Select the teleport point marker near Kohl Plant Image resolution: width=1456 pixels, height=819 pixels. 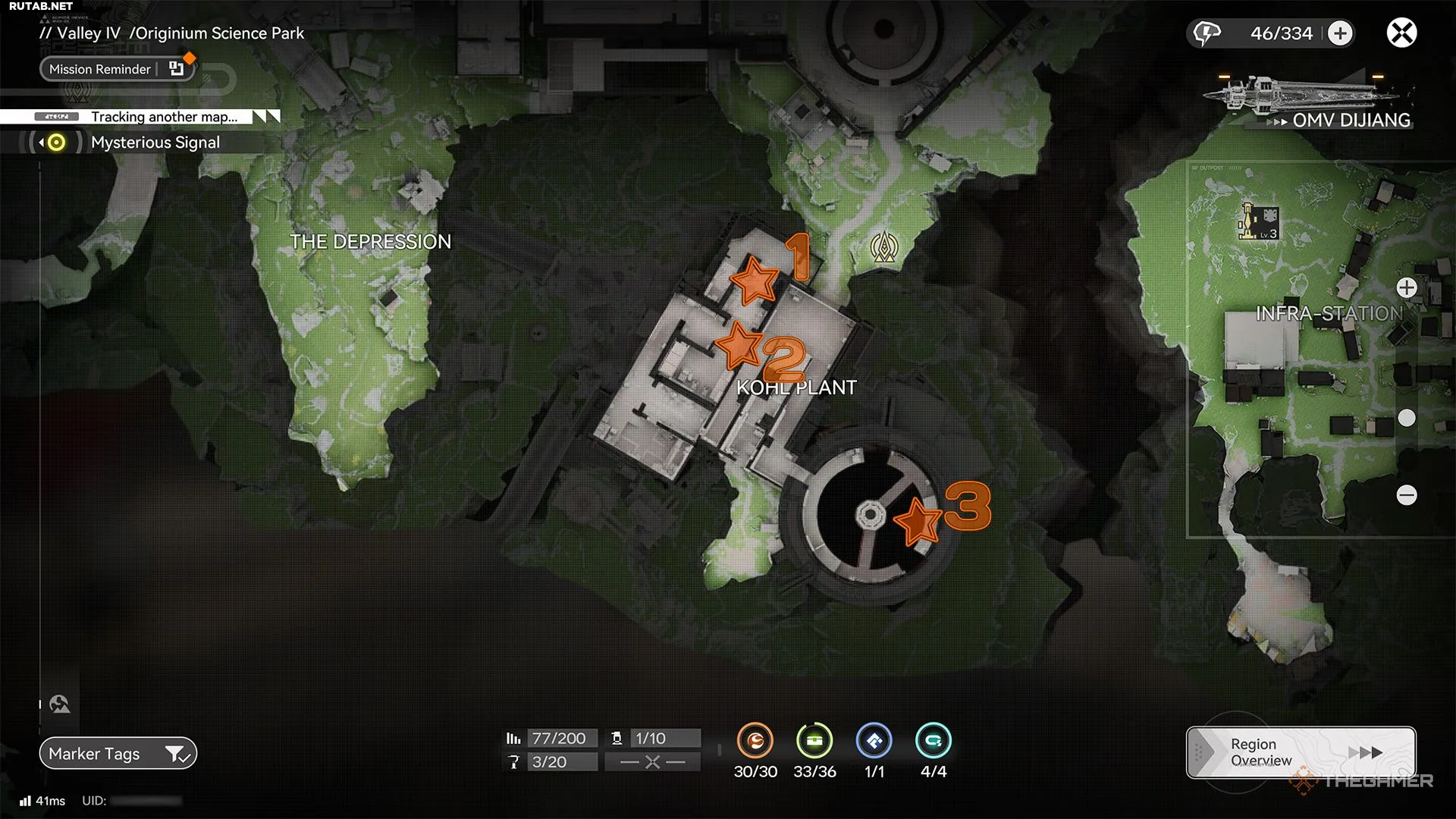coord(884,247)
